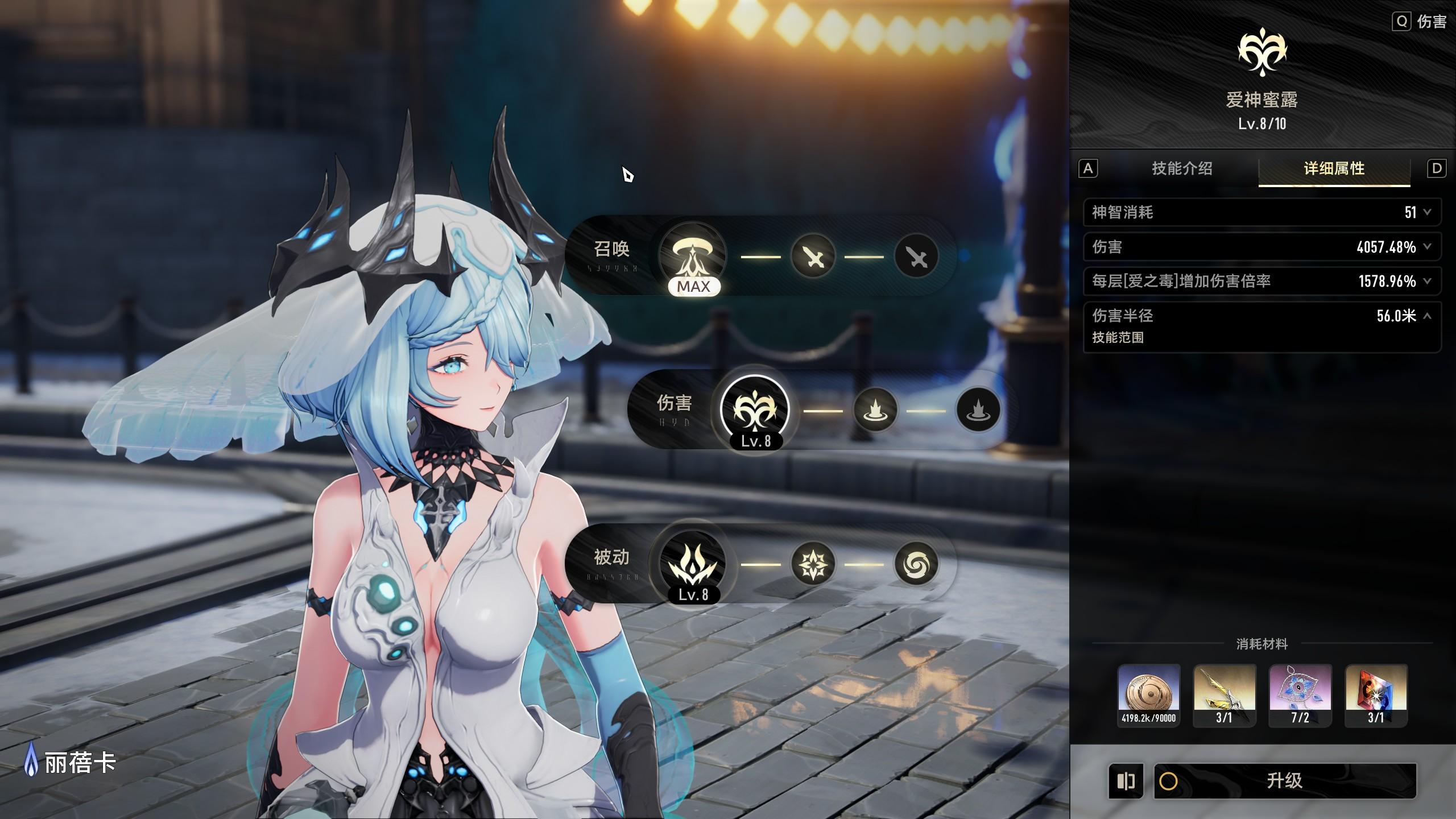Select the 召唤 skill icon marked MAX
1456x819 pixels.
click(x=693, y=255)
